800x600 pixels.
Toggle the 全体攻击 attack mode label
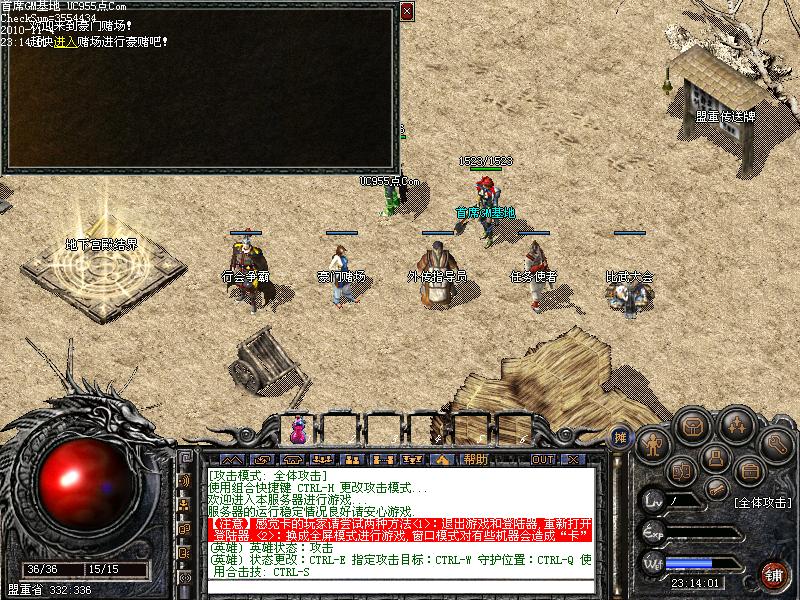[x=762, y=503]
